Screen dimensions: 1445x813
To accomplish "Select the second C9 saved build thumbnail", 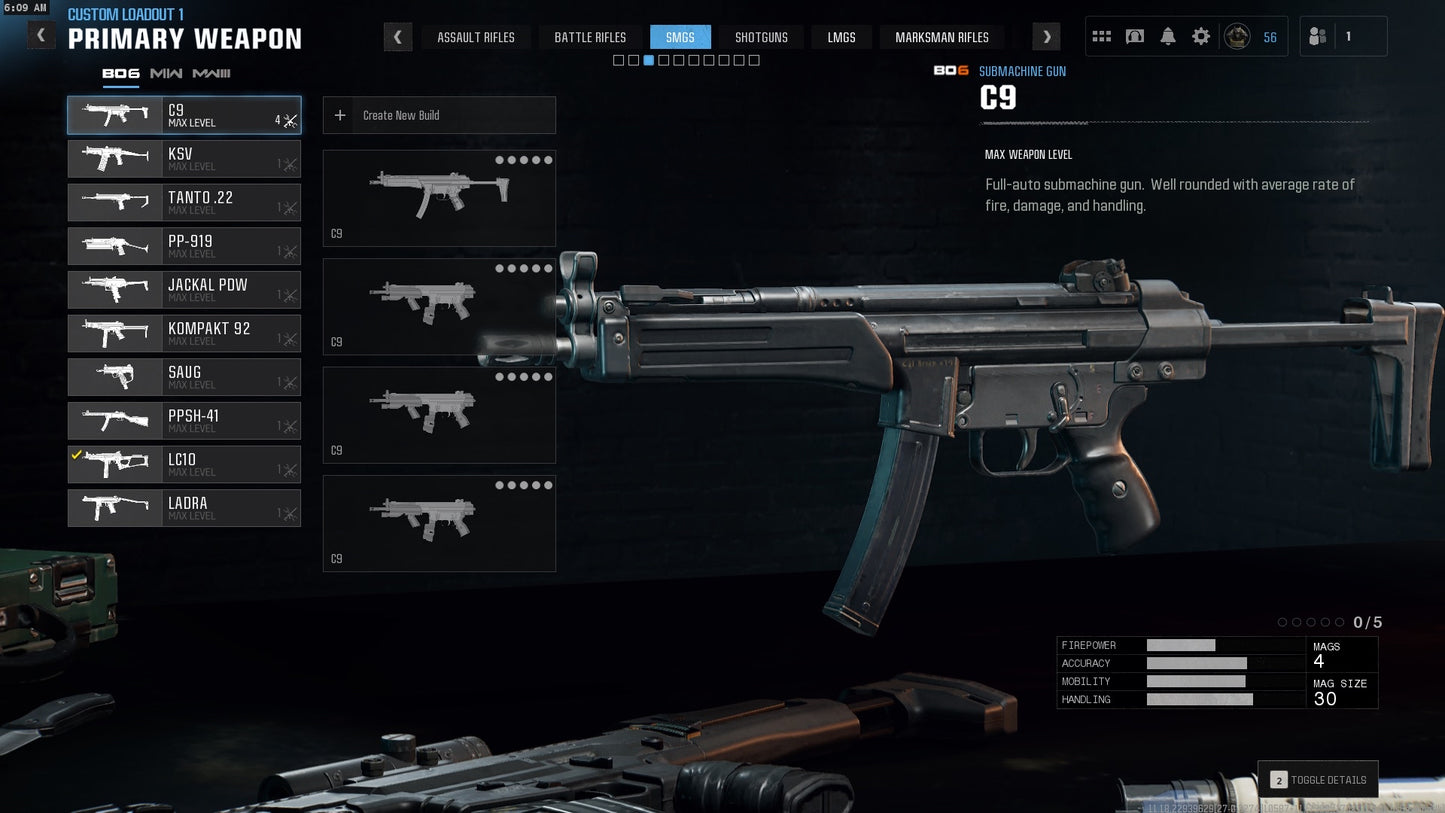I will [439, 306].
